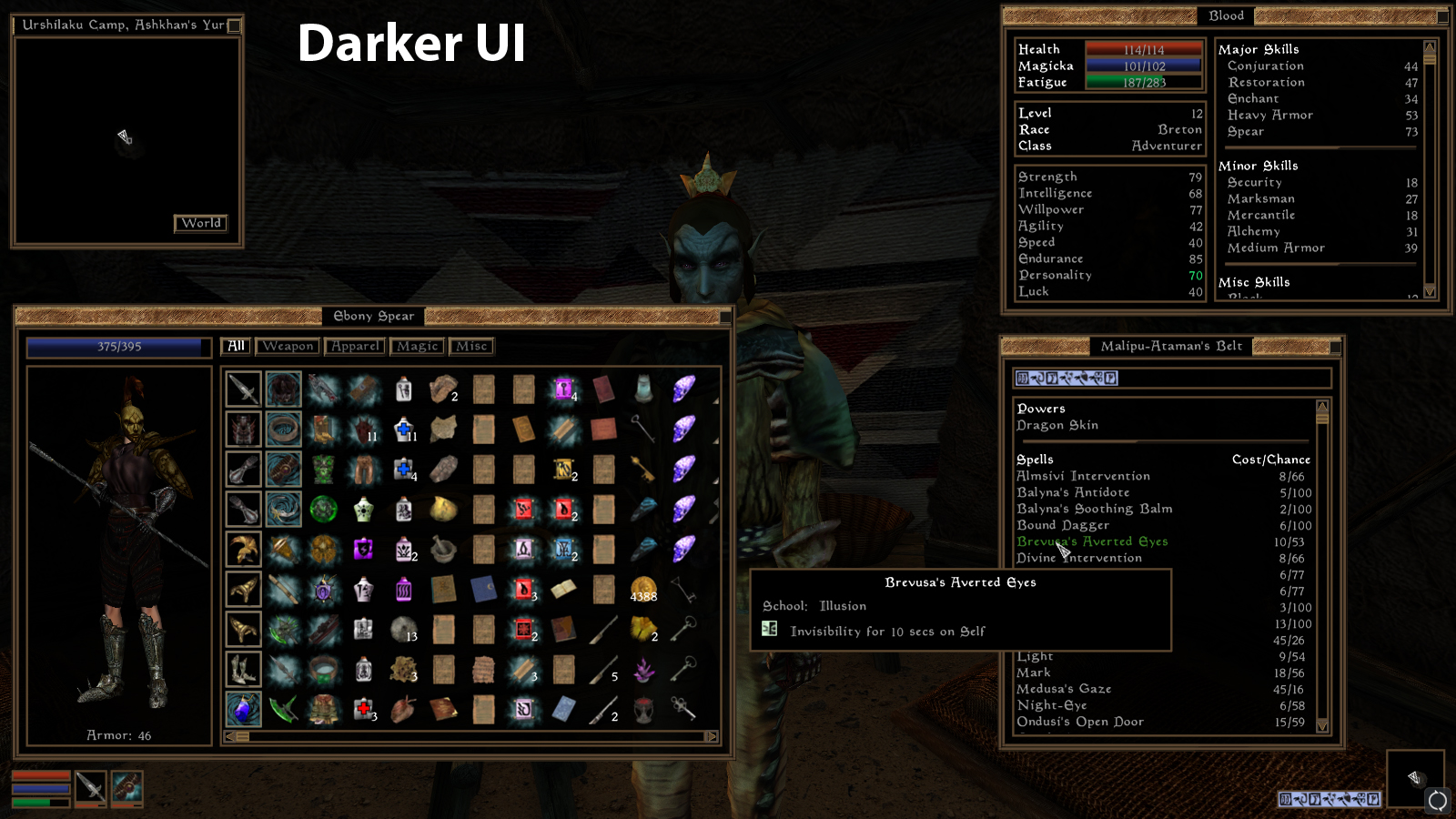Click the equipped spear icon in the HUD

point(90,787)
